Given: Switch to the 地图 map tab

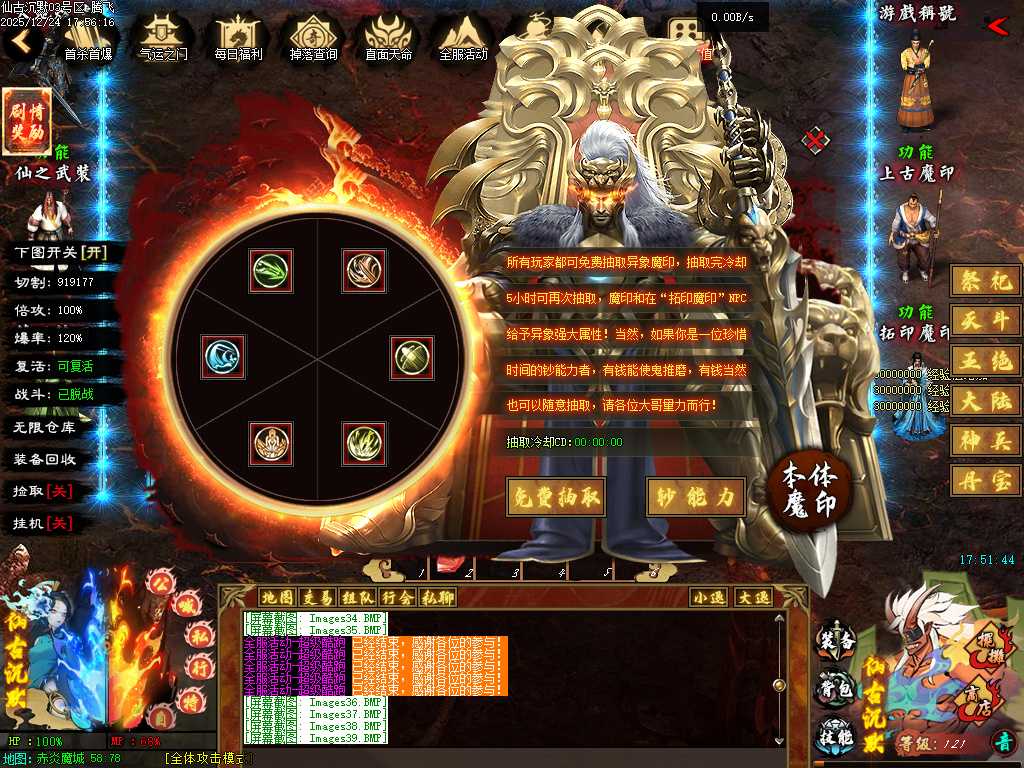Looking at the screenshot, I should coord(277,597).
